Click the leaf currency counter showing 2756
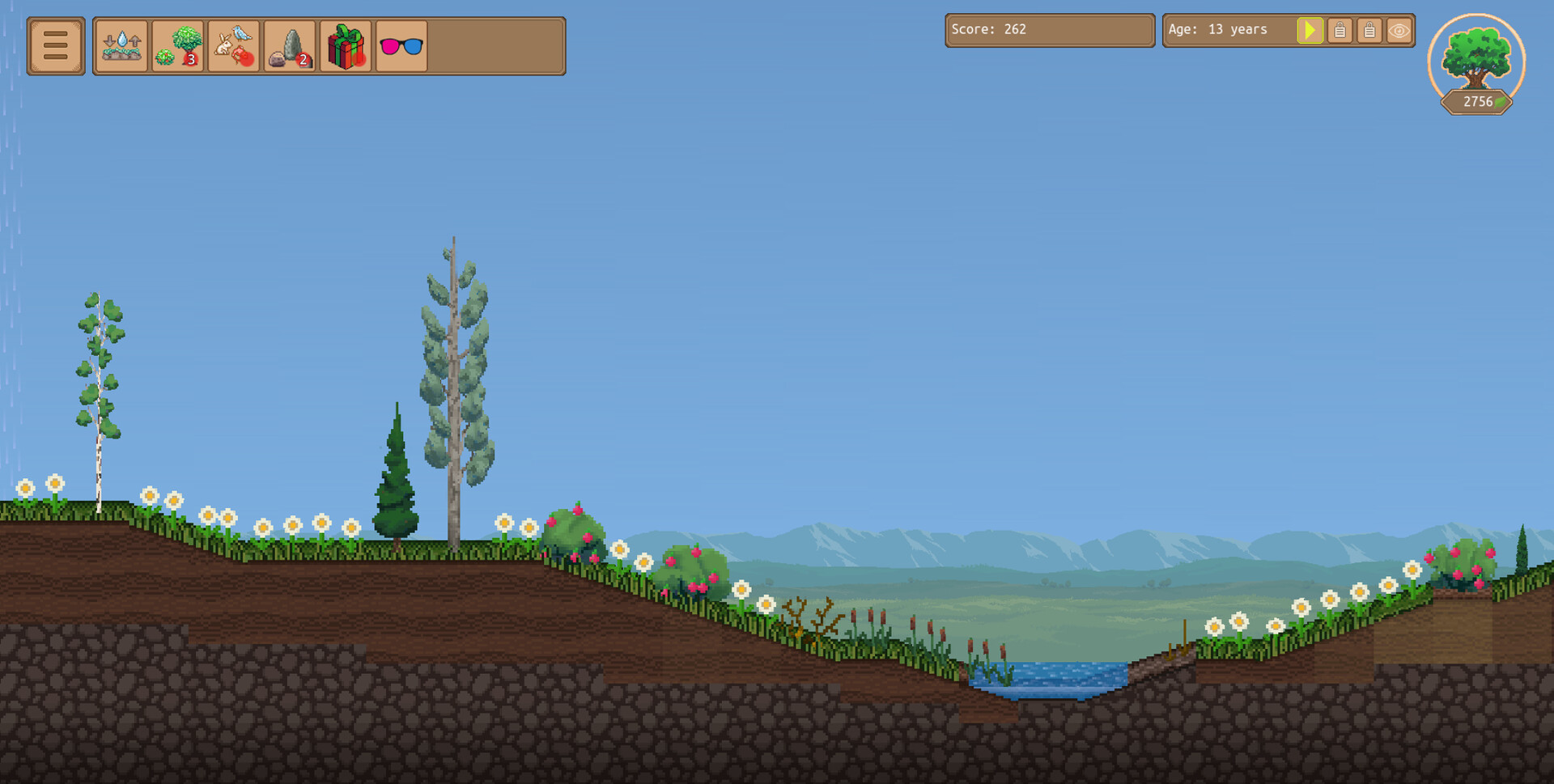 click(x=1475, y=102)
